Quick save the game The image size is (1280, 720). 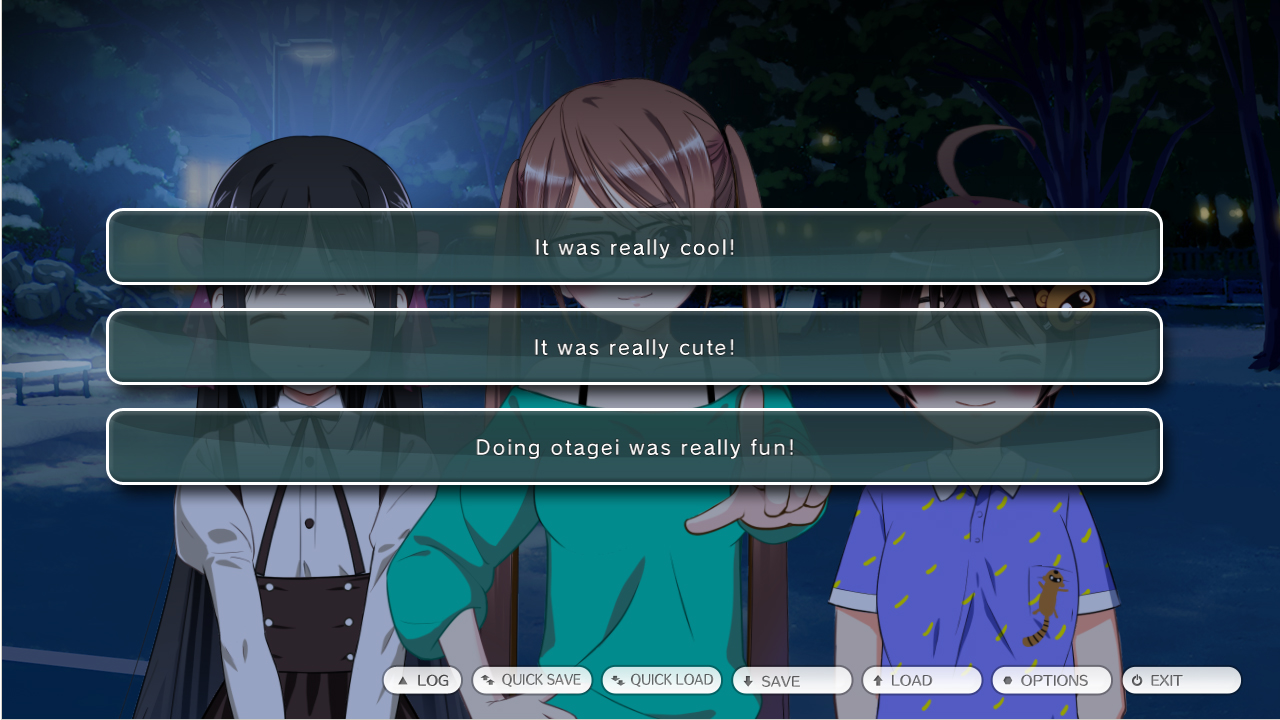(x=531, y=680)
